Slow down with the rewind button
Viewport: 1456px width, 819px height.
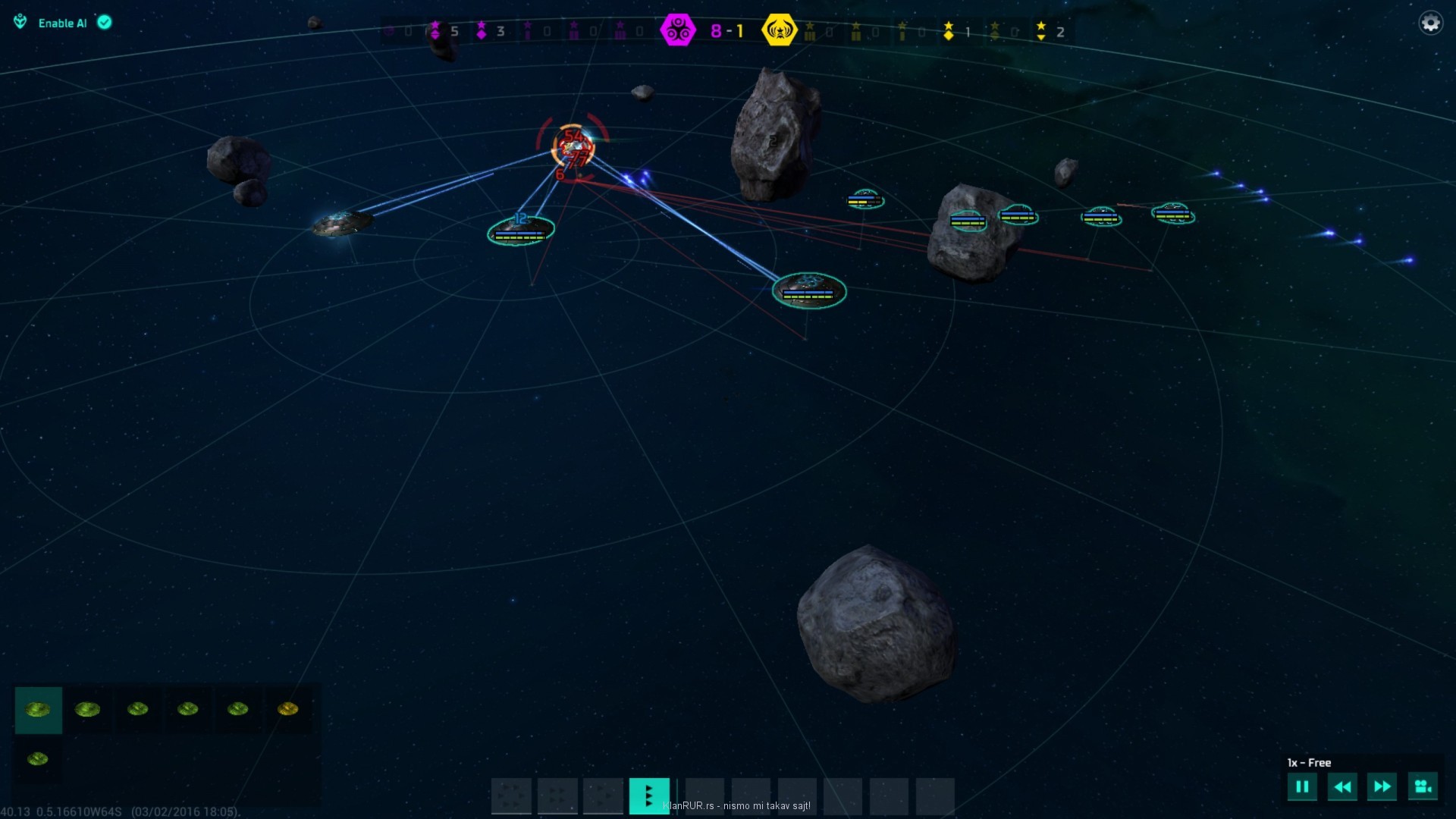[1341, 787]
